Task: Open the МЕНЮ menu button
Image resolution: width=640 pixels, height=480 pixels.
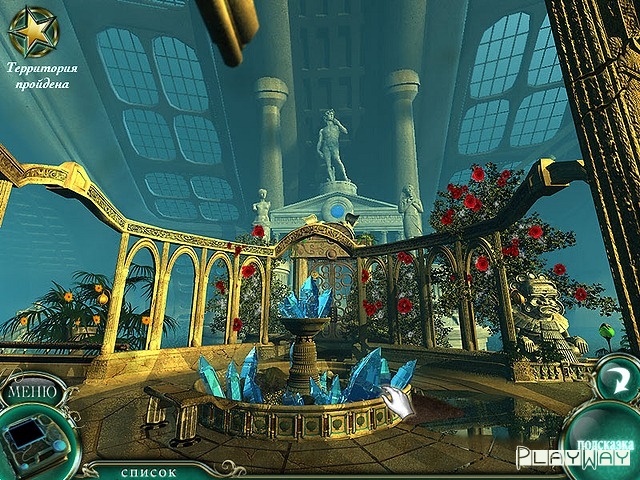Action: coord(33,390)
